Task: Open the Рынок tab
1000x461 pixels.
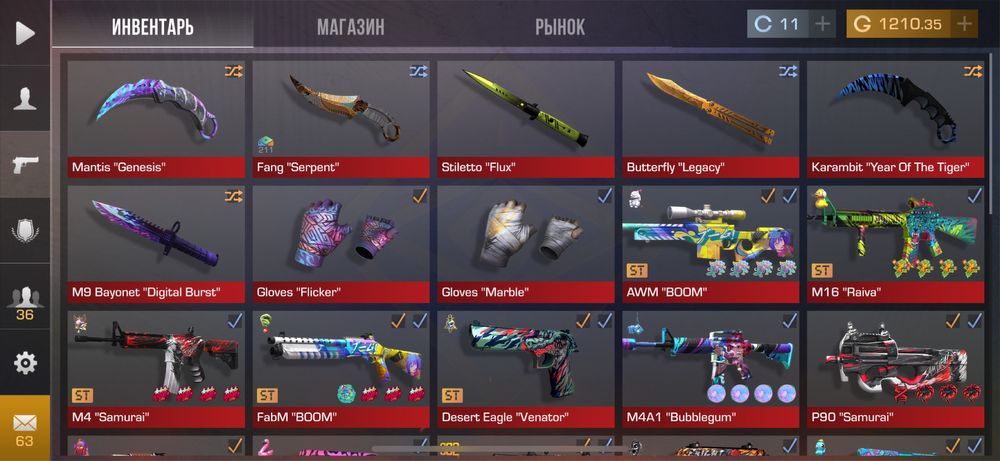Action: coord(560,27)
